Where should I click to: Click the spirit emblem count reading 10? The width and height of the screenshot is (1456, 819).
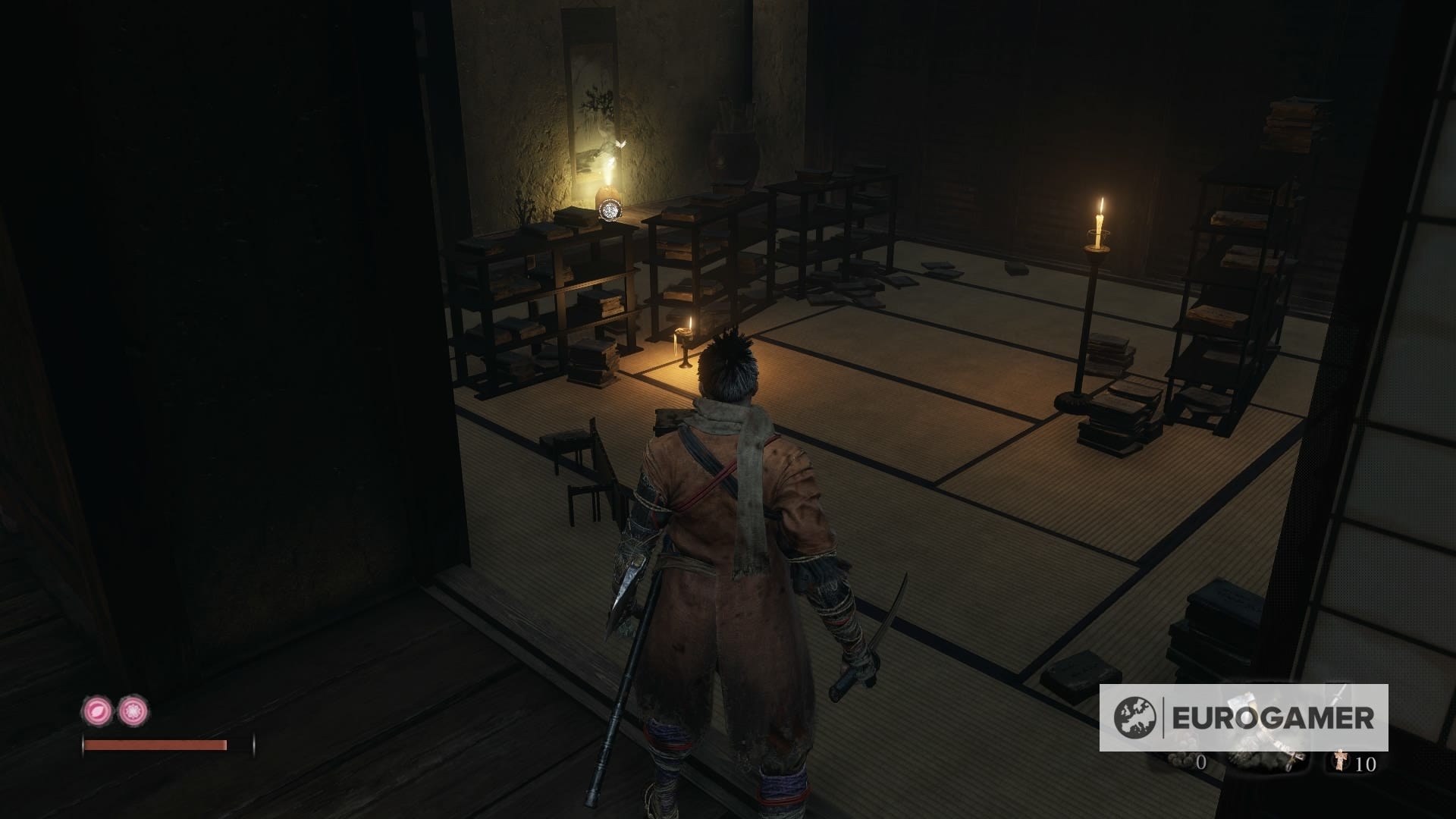point(1366,764)
